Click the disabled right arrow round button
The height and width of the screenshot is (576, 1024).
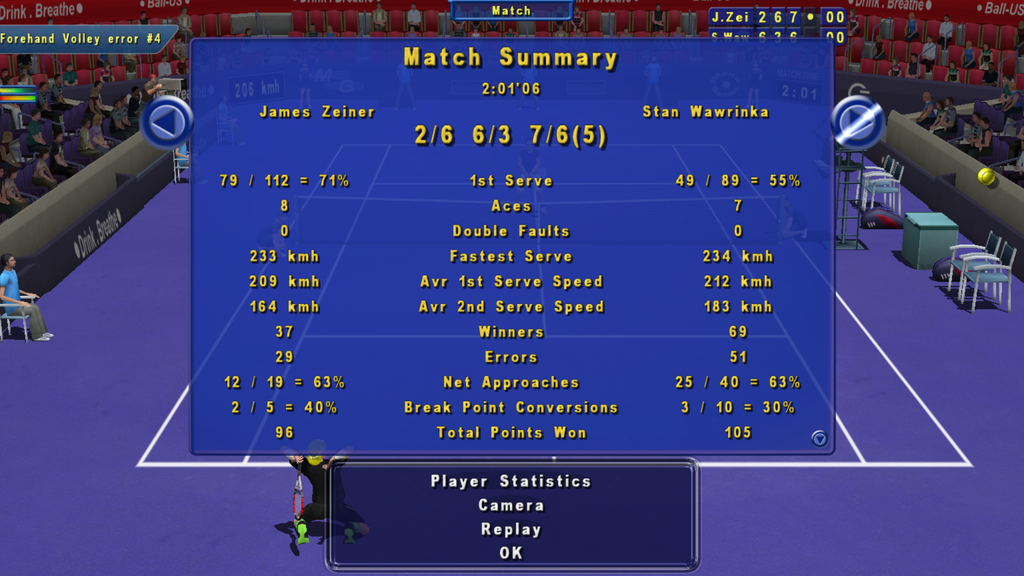pyautogui.click(x=857, y=123)
